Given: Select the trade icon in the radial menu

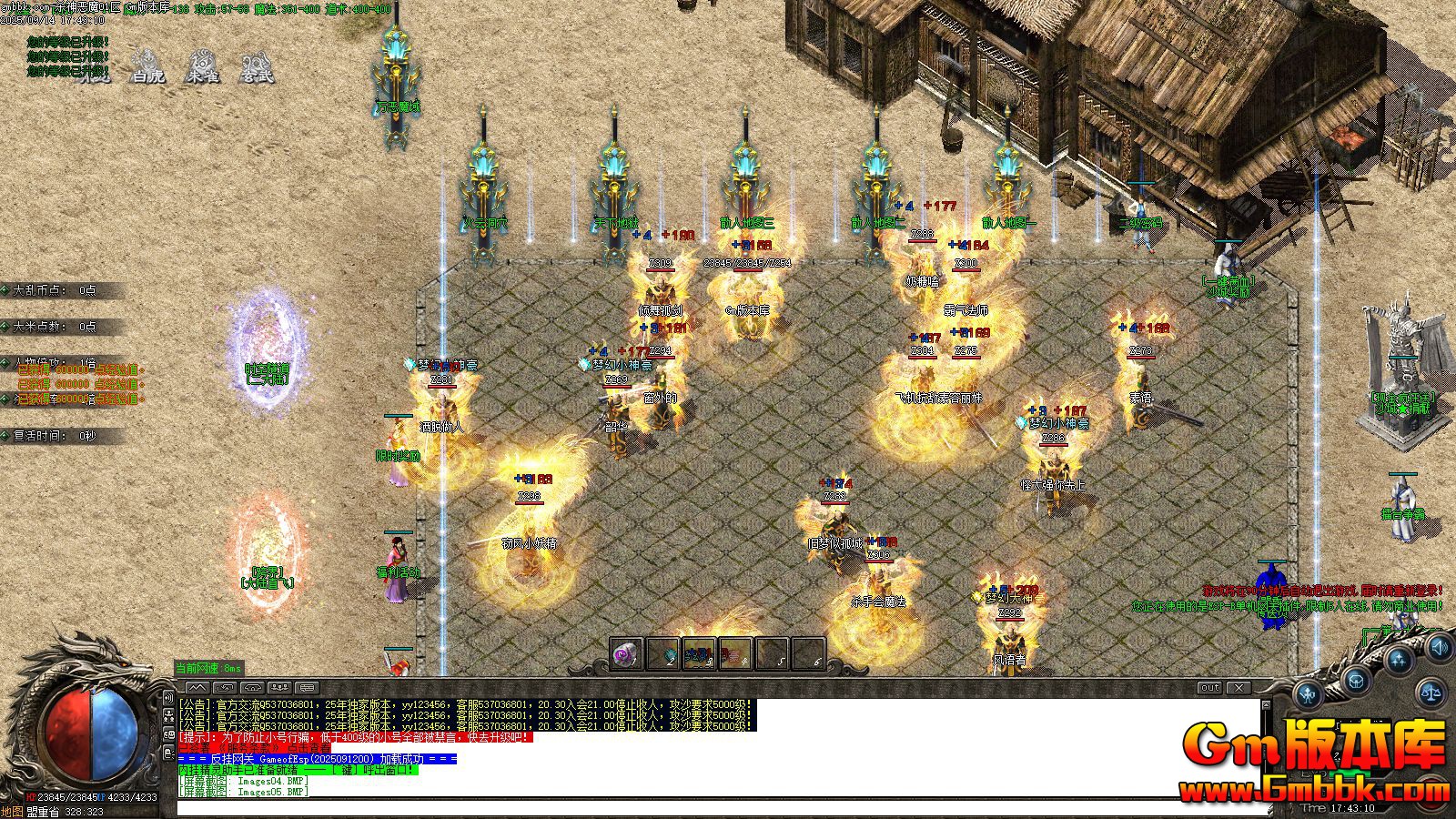Looking at the screenshot, I should [1308, 695].
